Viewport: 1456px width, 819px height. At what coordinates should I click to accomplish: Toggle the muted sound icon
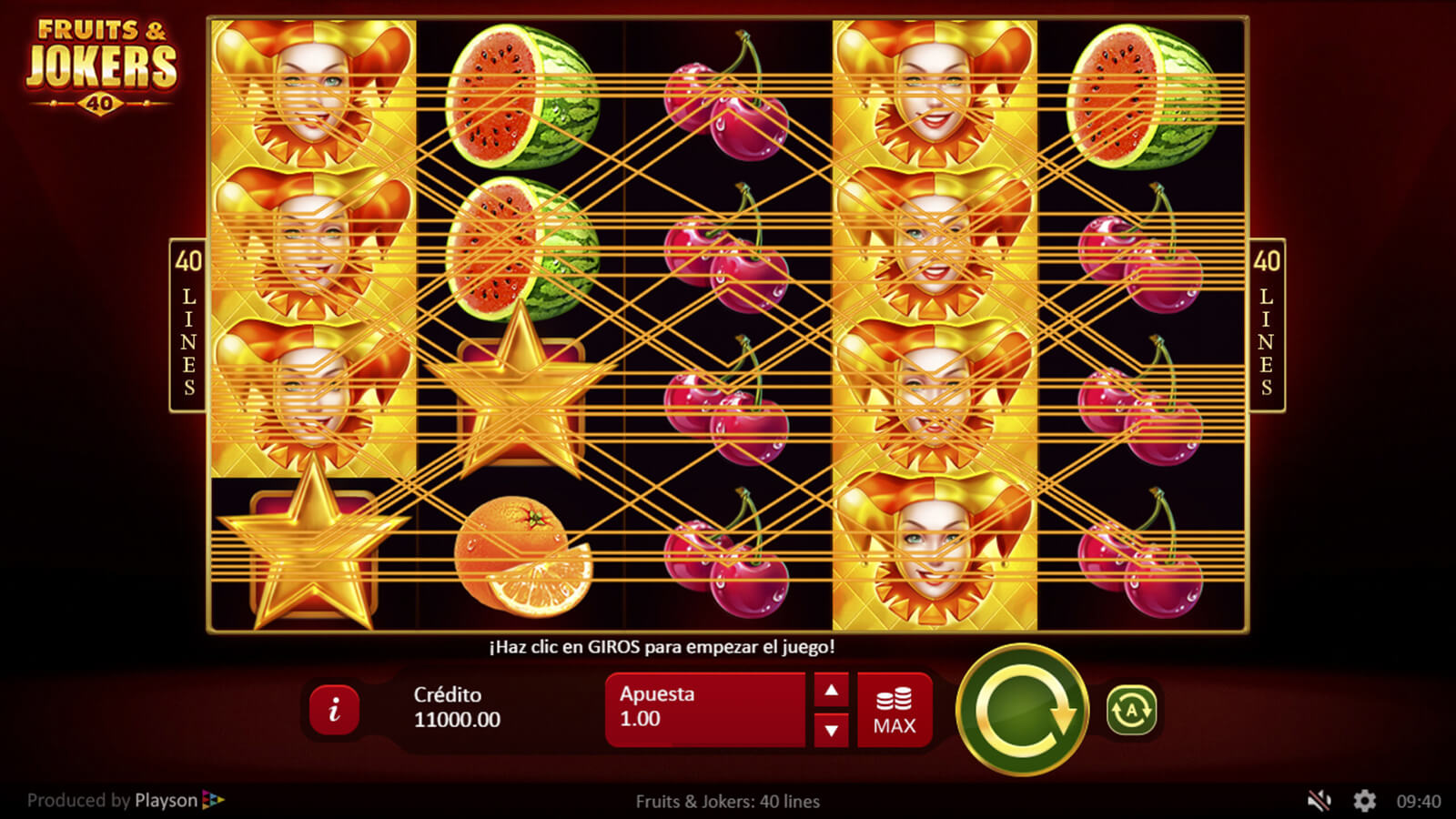pyautogui.click(x=1319, y=801)
